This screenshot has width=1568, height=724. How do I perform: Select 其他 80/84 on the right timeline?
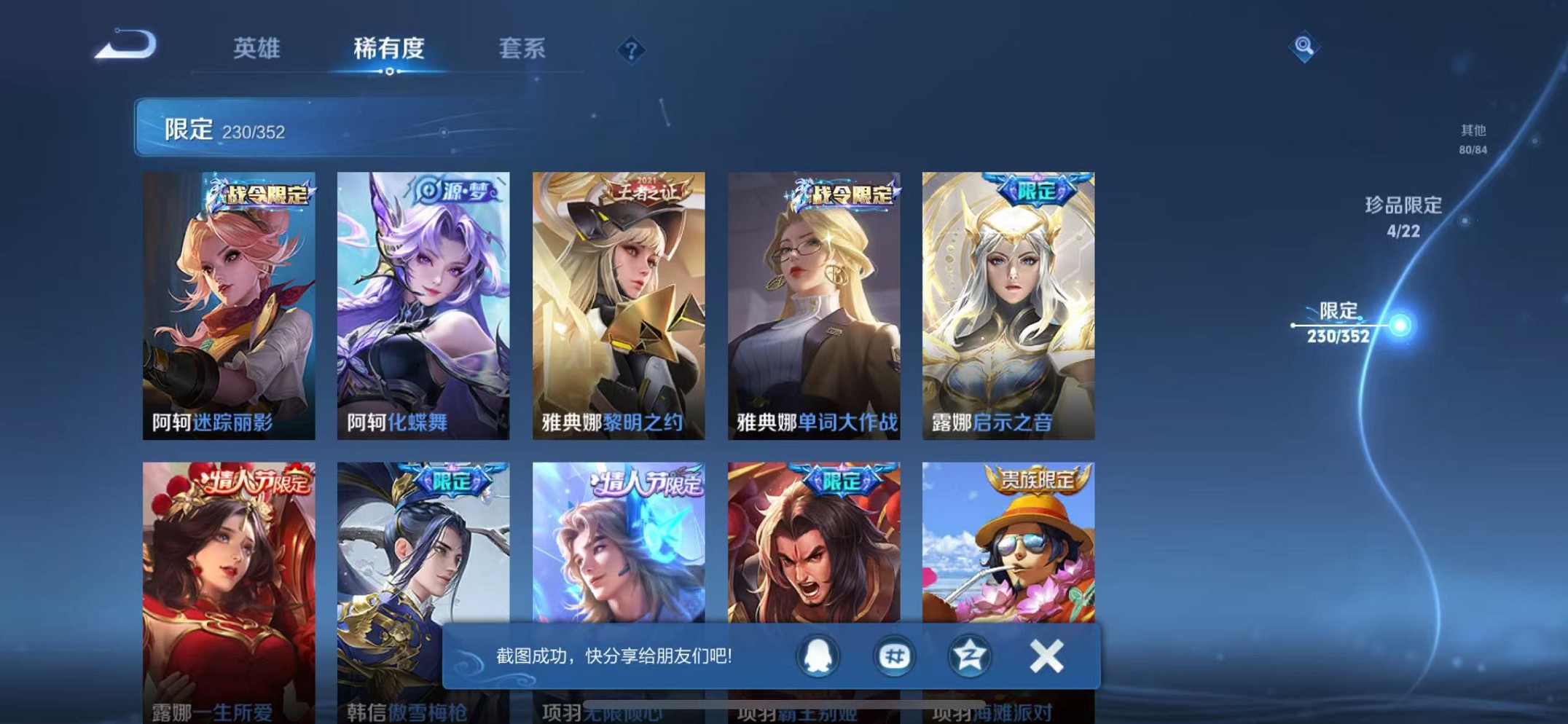coord(1472,138)
